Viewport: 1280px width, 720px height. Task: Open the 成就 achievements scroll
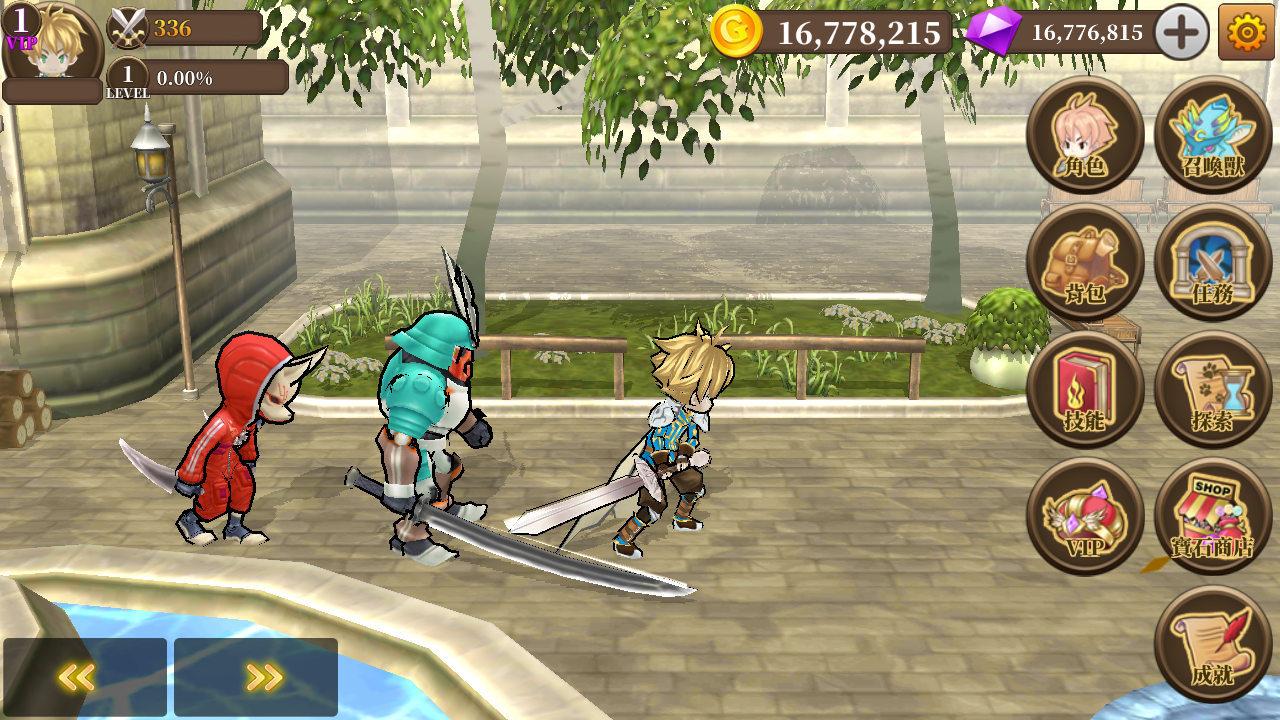1213,645
